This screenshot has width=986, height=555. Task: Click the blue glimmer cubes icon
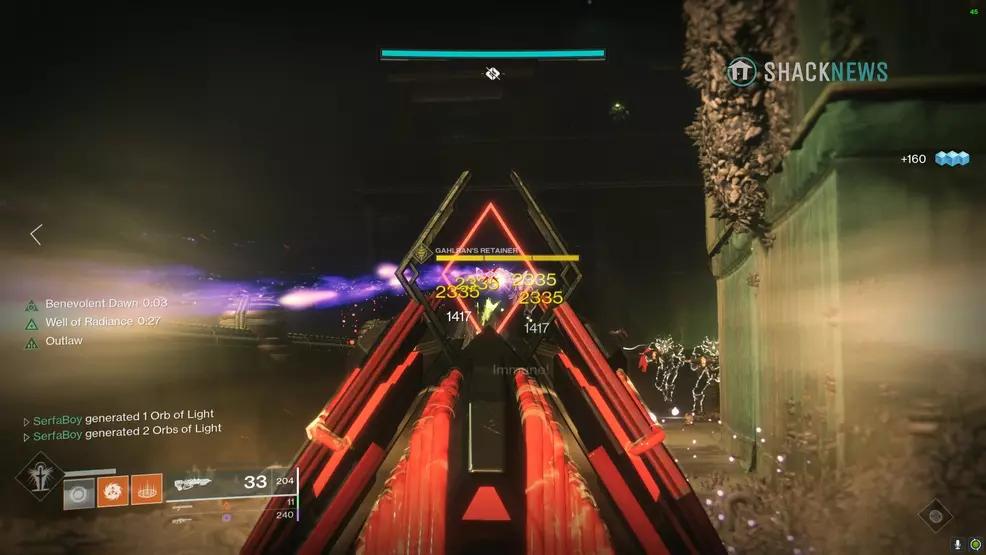[x=953, y=159]
